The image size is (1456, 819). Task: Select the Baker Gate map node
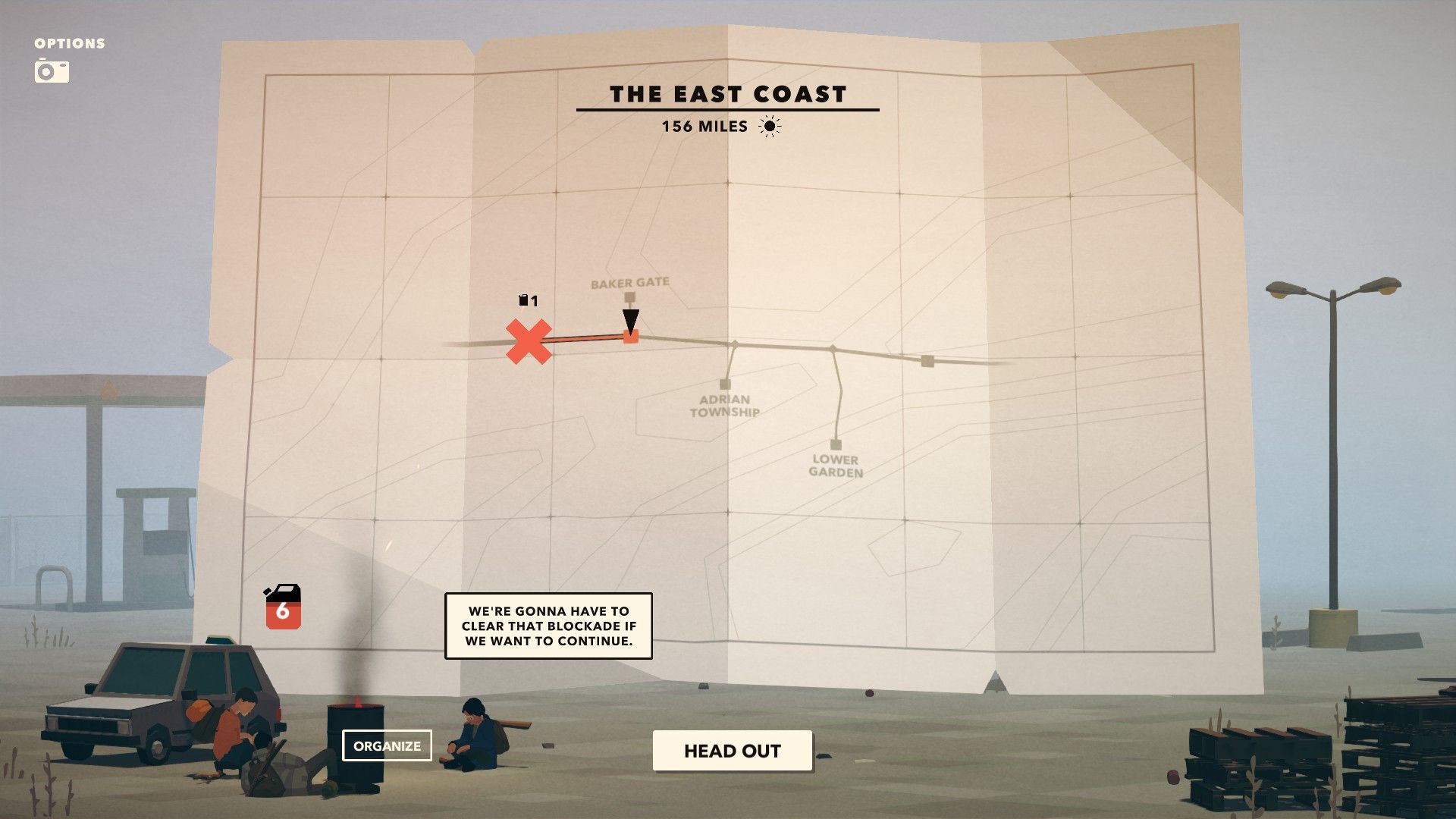(x=630, y=297)
